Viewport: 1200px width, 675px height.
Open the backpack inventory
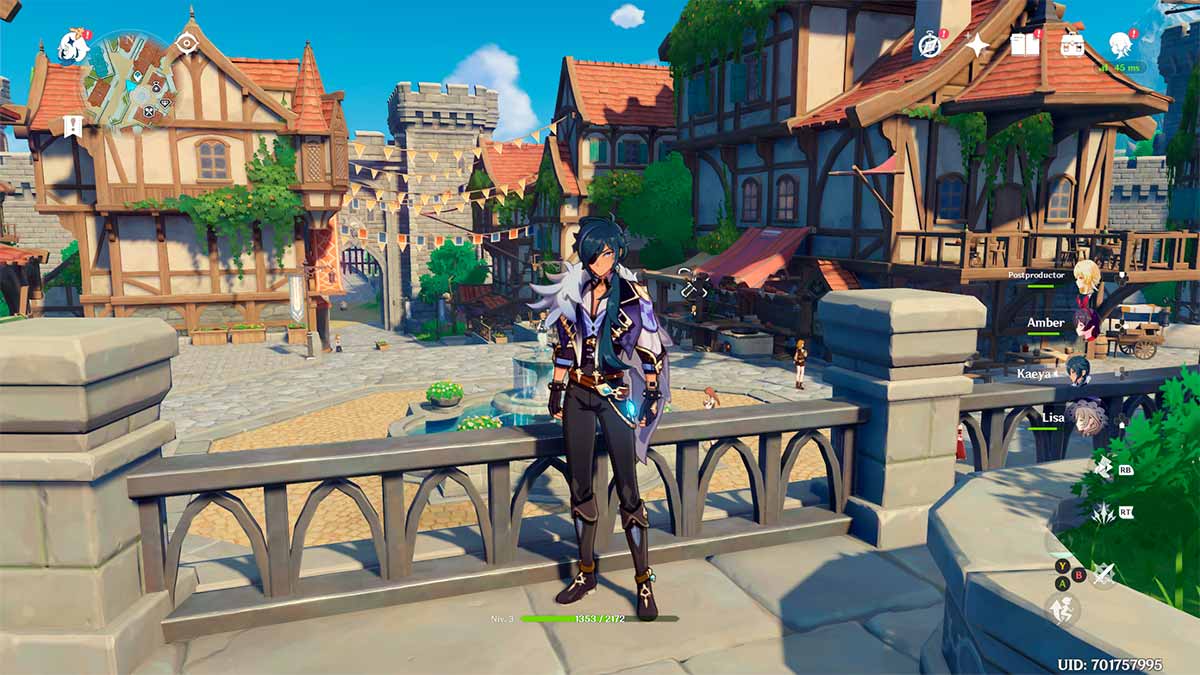pyautogui.click(x=1073, y=45)
